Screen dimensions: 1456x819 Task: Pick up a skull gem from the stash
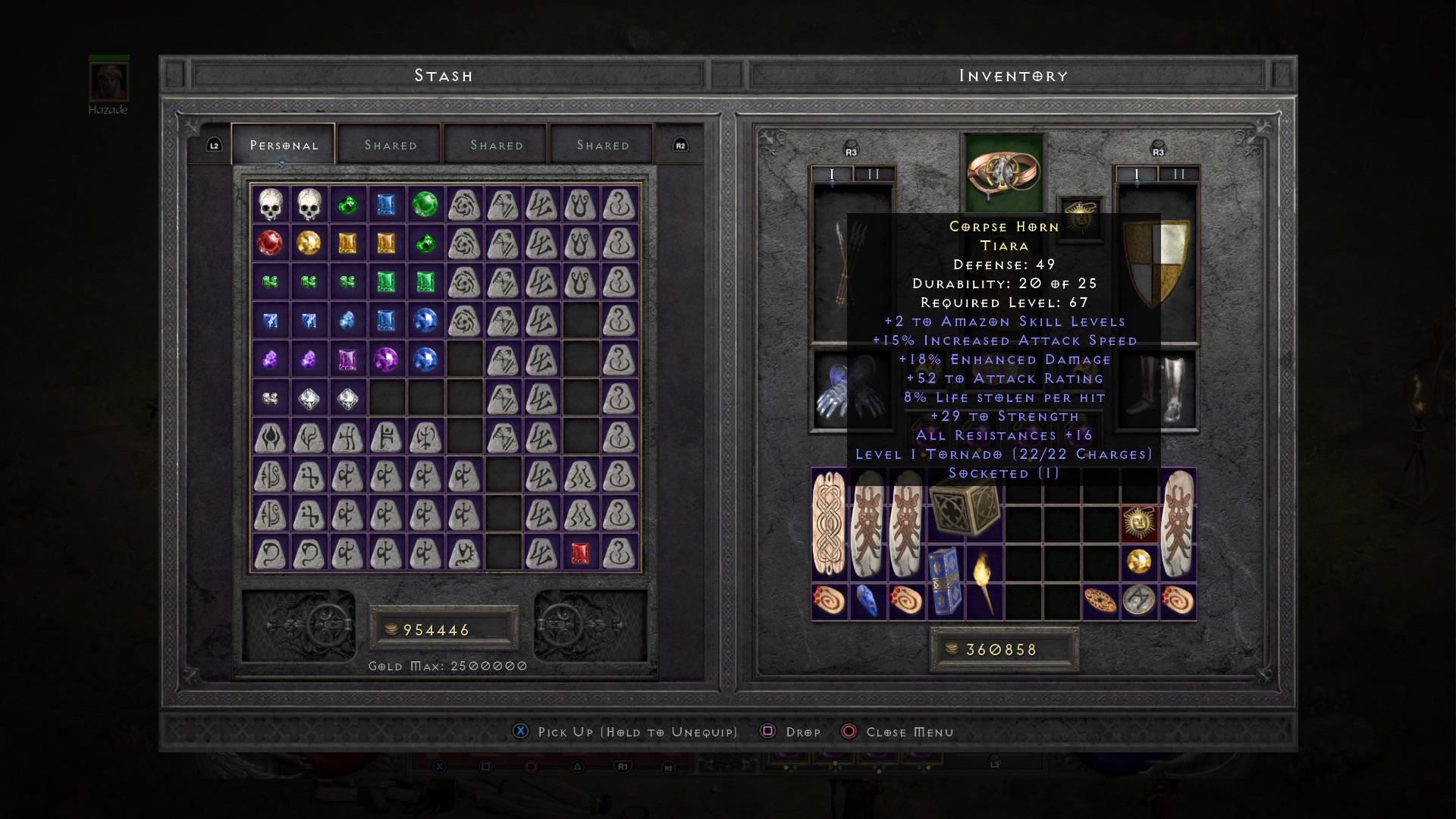tap(273, 203)
